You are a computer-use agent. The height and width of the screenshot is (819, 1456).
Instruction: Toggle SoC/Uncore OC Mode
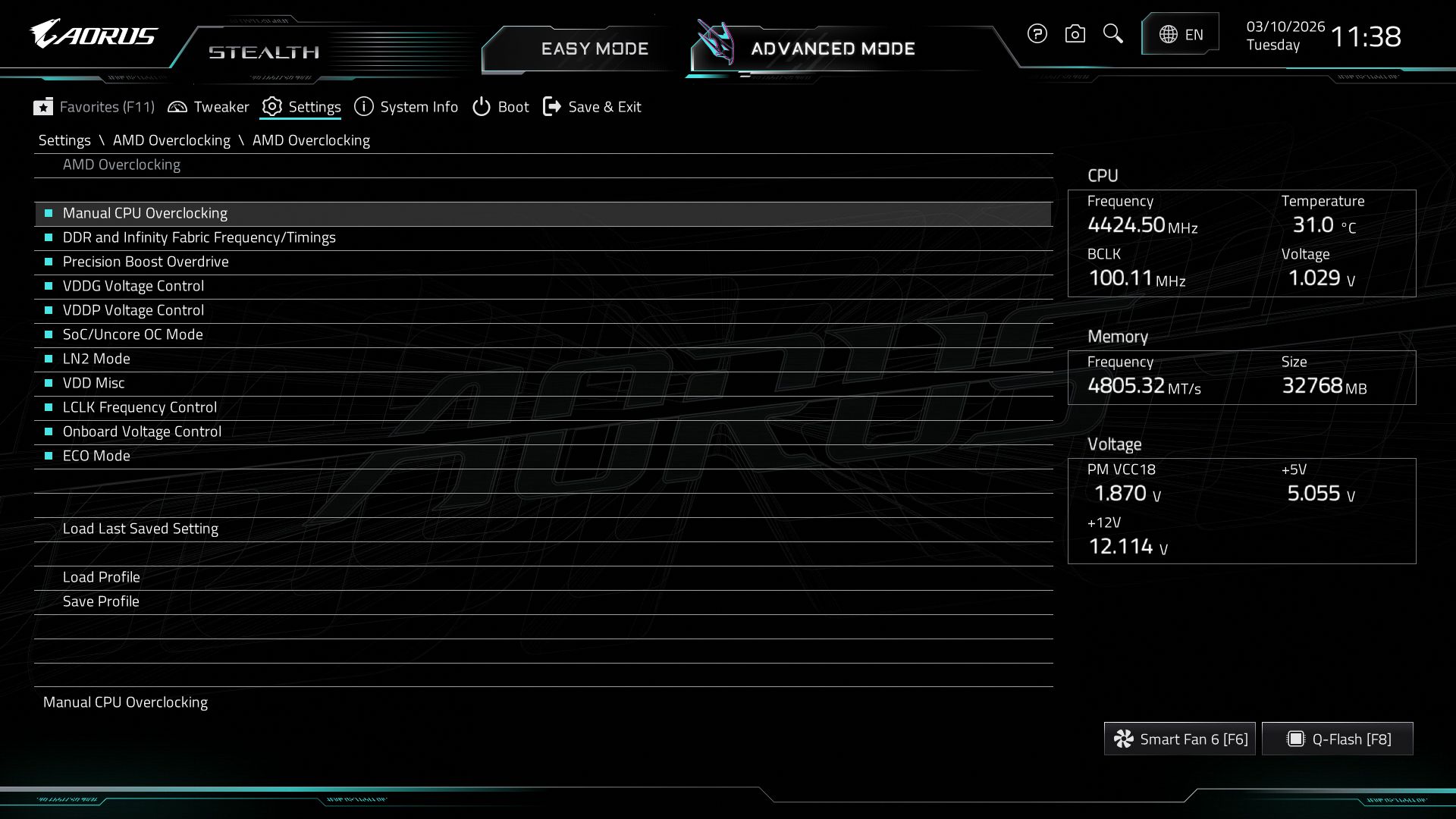tap(133, 334)
